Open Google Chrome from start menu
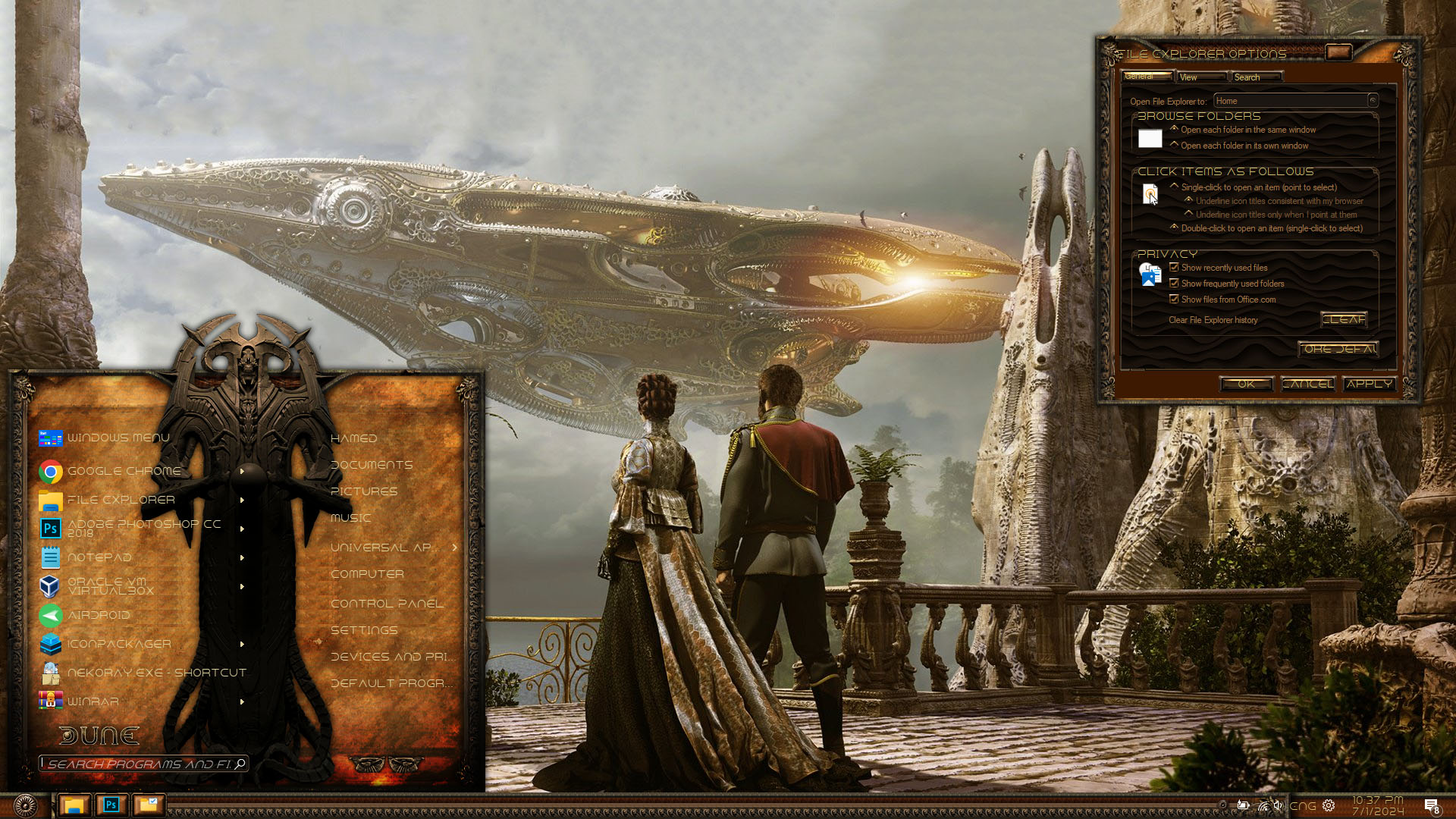 (124, 471)
